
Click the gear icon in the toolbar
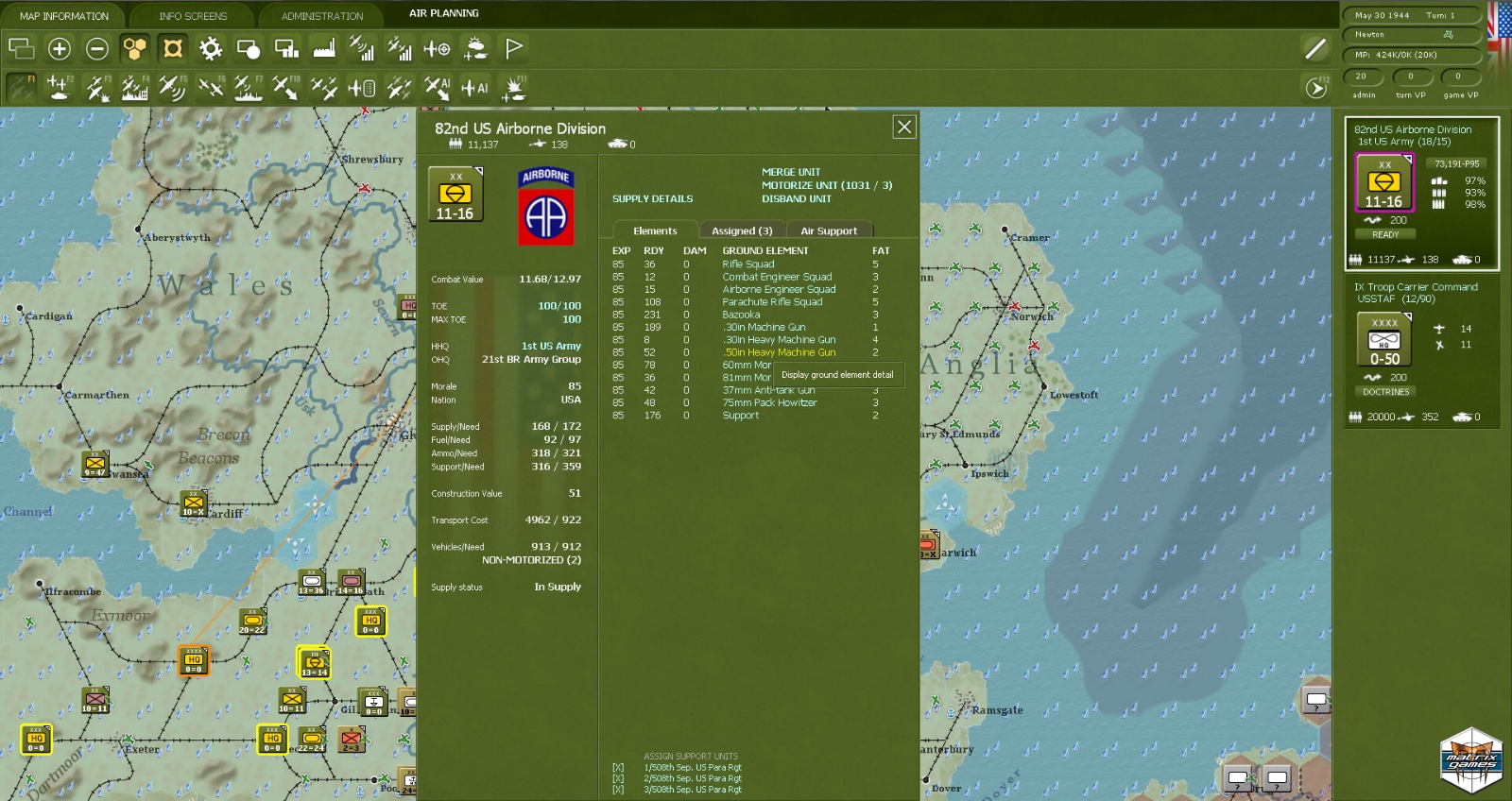(x=210, y=48)
